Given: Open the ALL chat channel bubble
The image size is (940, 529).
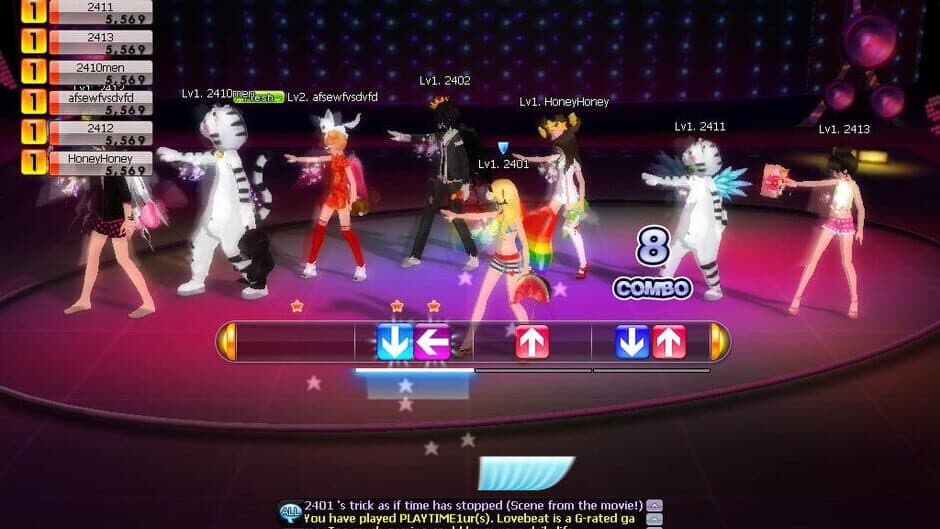Looking at the screenshot, I should (290, 511).
